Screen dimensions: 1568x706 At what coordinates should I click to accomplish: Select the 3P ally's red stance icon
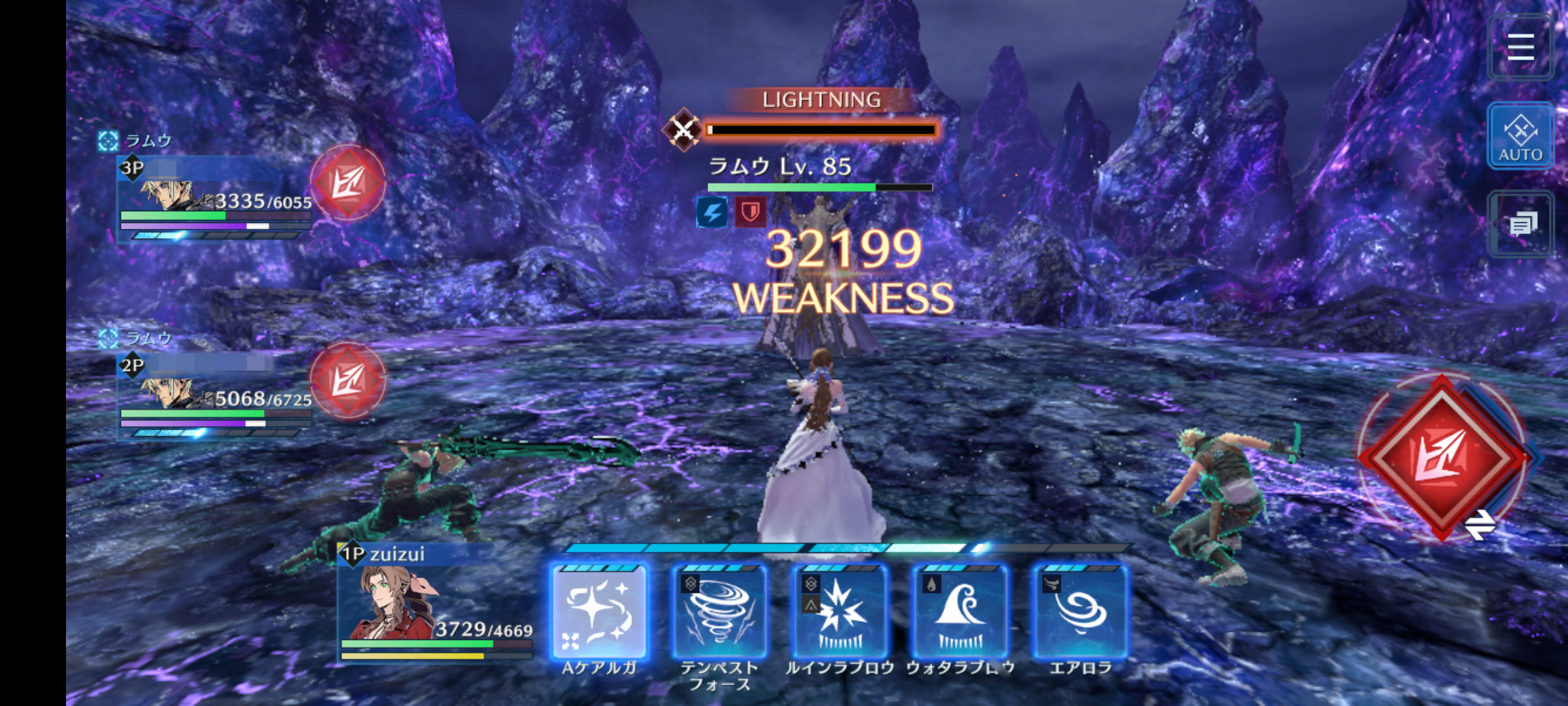tap(348, 182)
